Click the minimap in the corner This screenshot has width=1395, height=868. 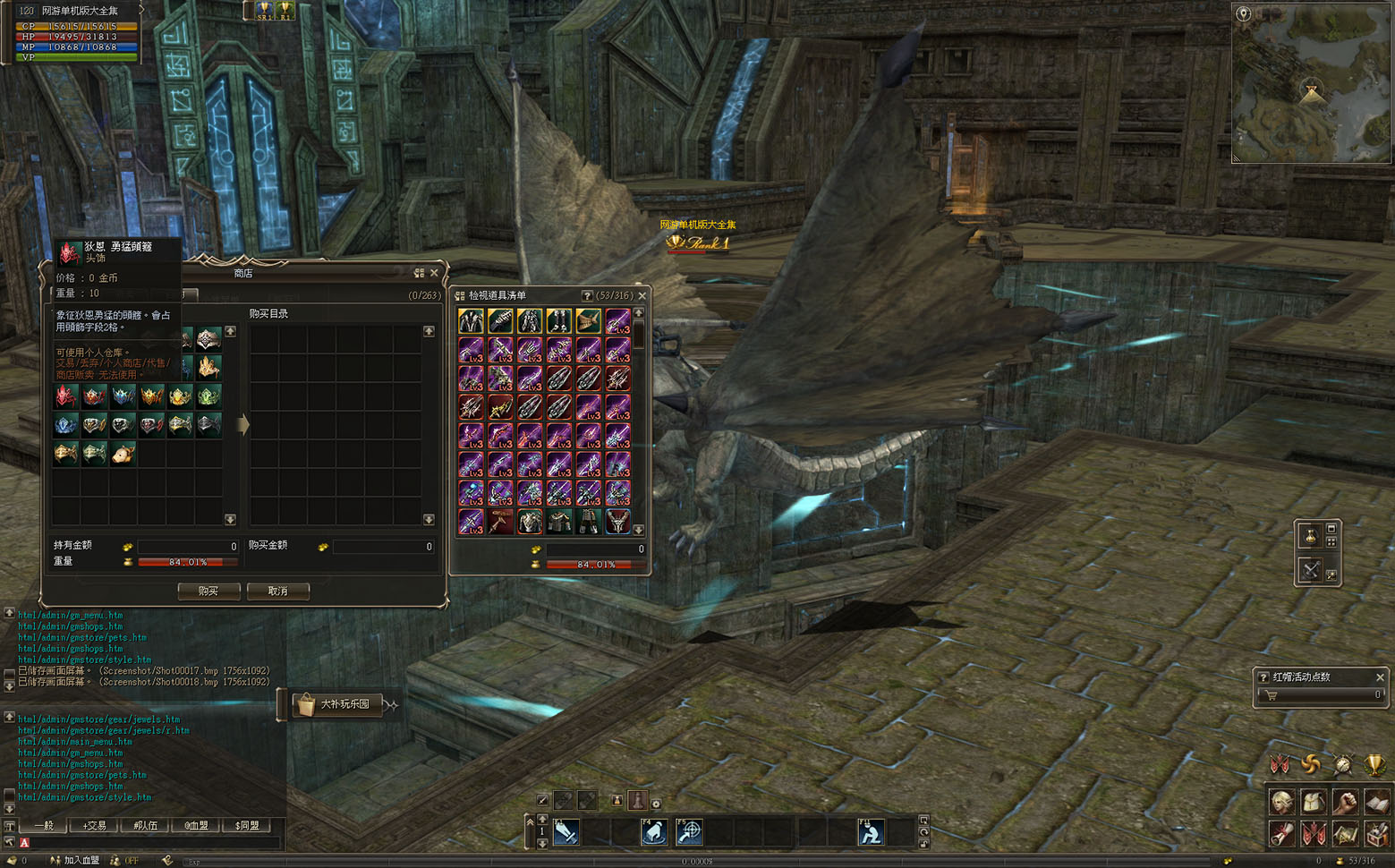coord(1312,82)
